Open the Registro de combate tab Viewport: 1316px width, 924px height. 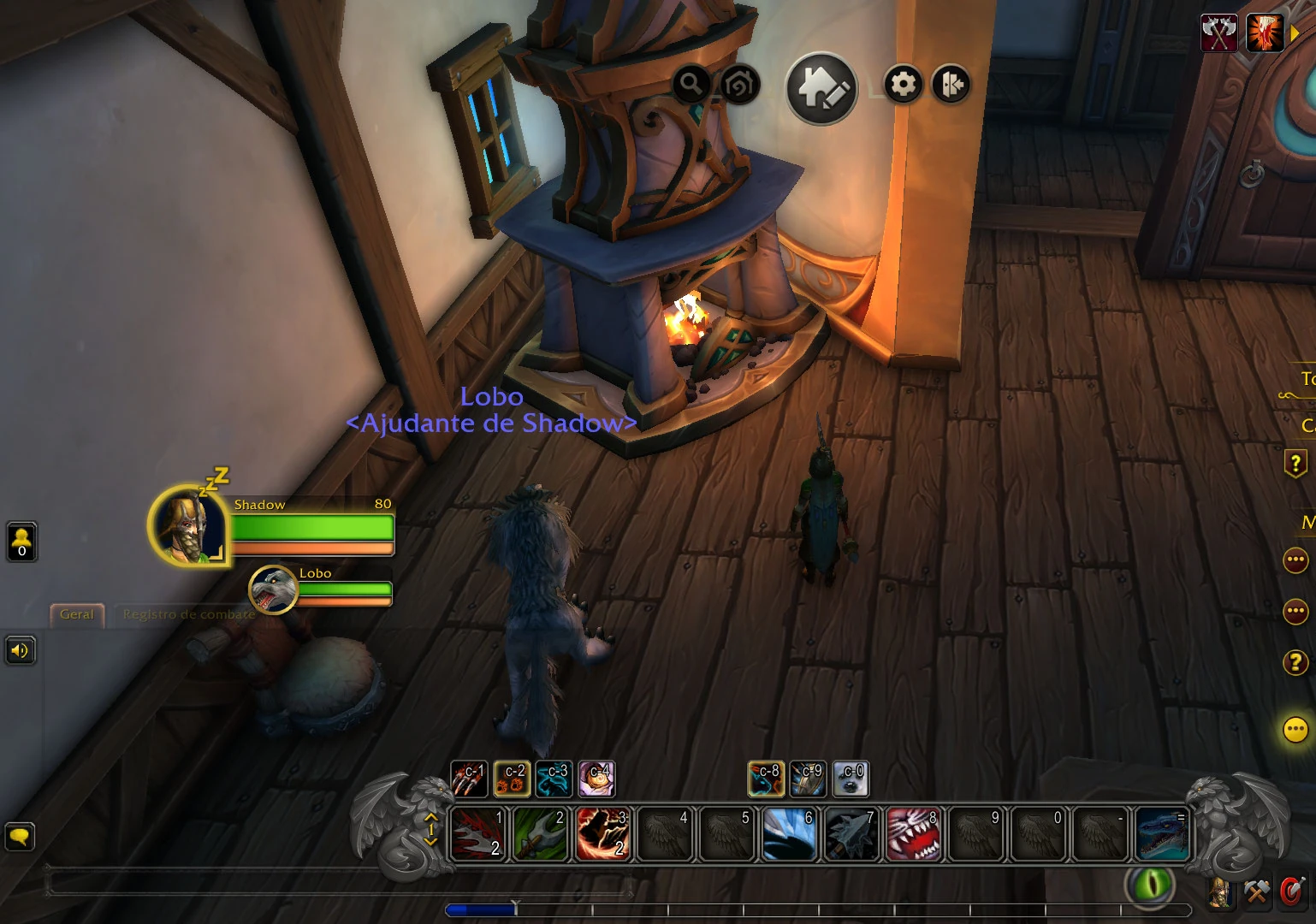tap(188, 614)
